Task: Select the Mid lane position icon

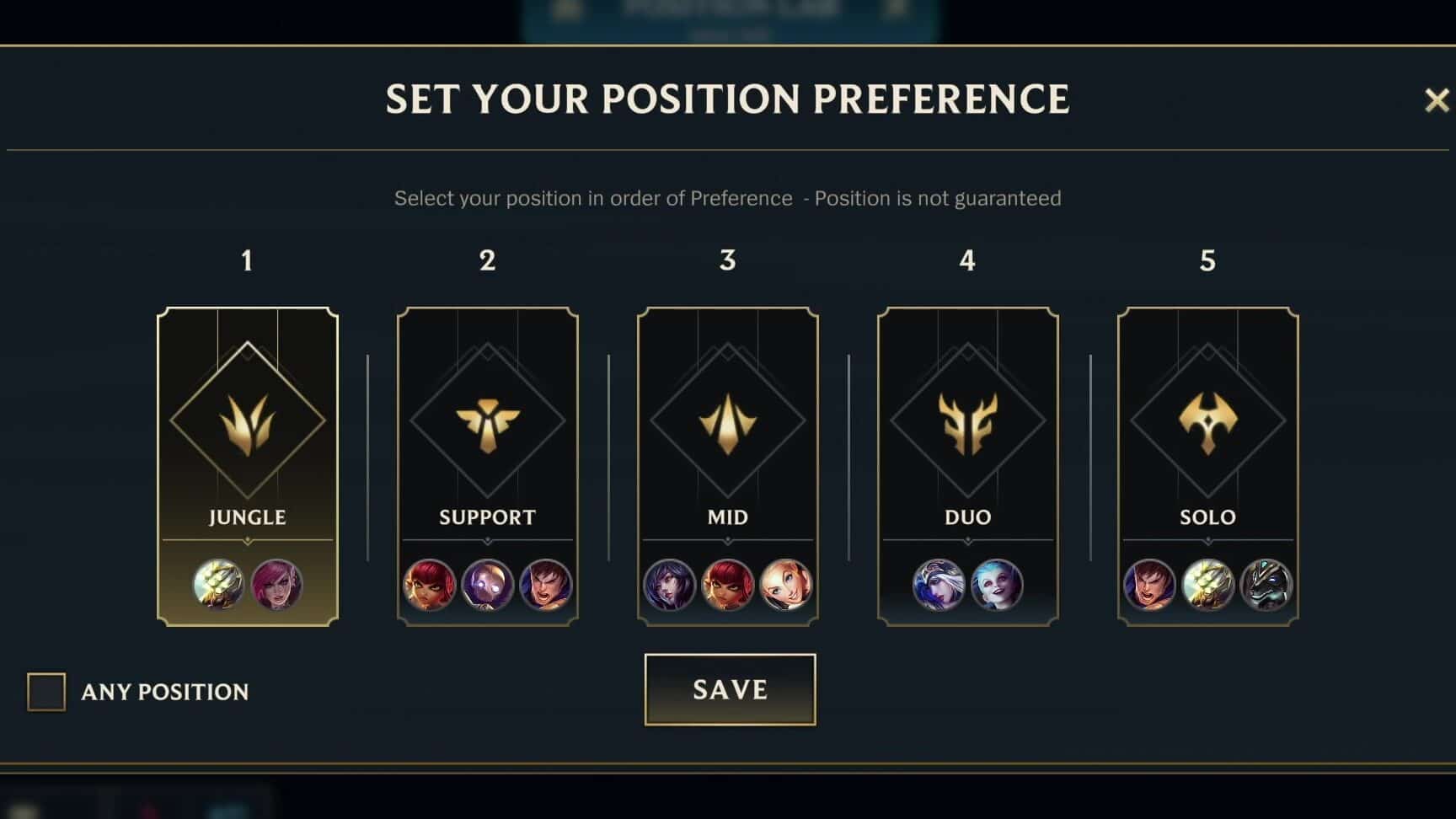Action: (728, 421)
